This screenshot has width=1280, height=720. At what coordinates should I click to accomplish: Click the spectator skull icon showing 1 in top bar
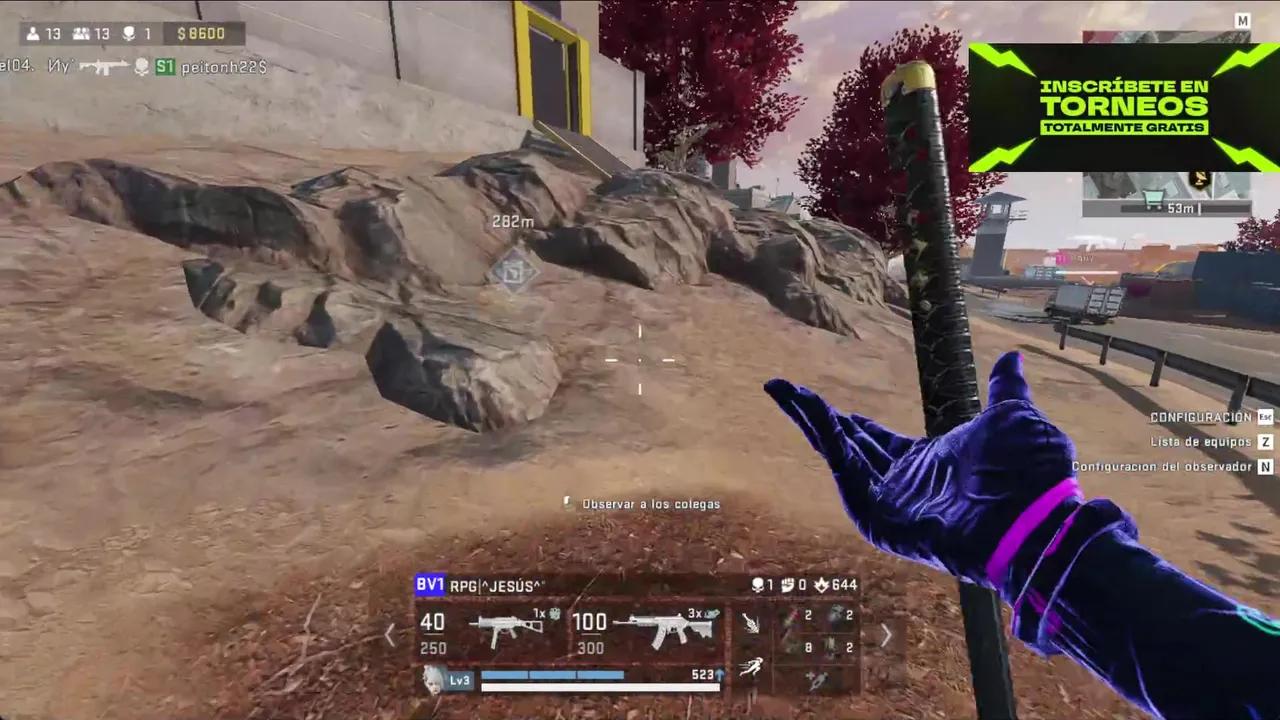coord(128,33)
